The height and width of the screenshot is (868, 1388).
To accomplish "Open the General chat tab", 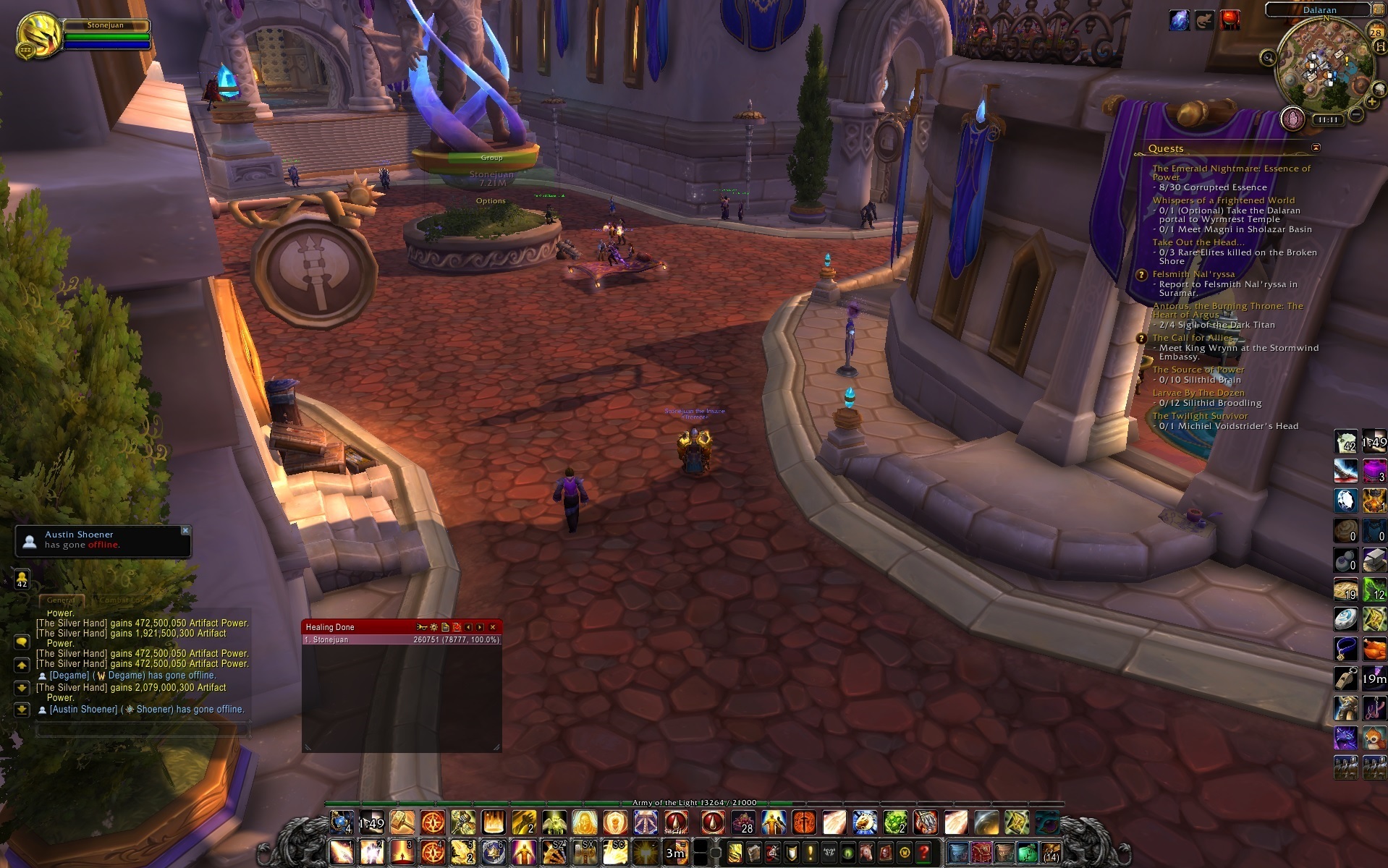I will click(x=61, y=600).
